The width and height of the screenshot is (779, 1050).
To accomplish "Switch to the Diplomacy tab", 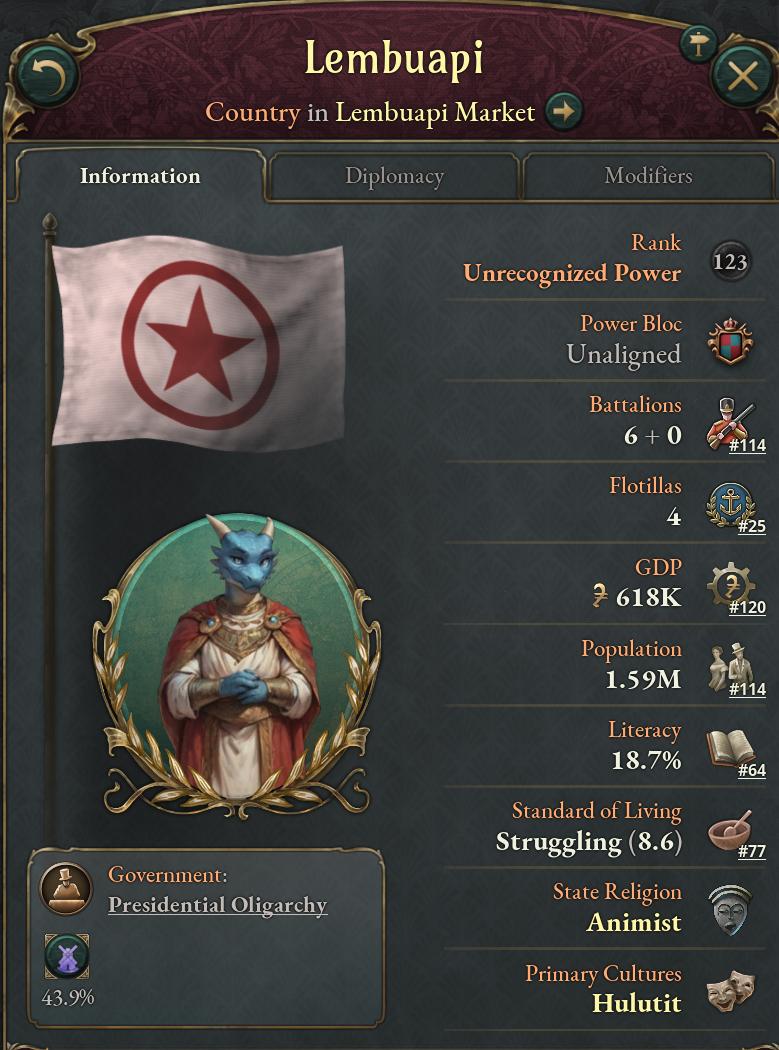I will [x=394, y=177].
